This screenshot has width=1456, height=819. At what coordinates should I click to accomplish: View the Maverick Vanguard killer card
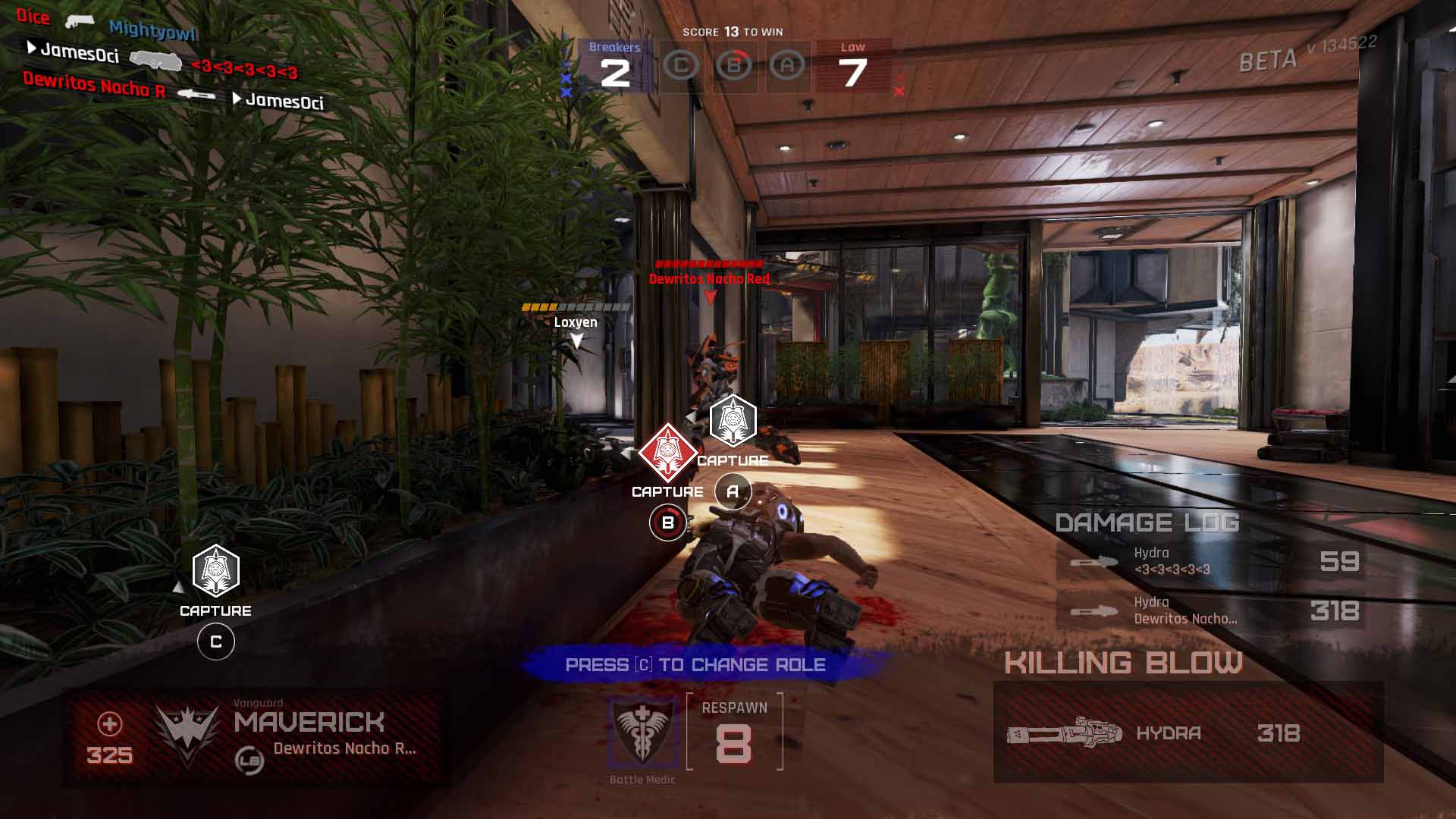click(253, 737)
